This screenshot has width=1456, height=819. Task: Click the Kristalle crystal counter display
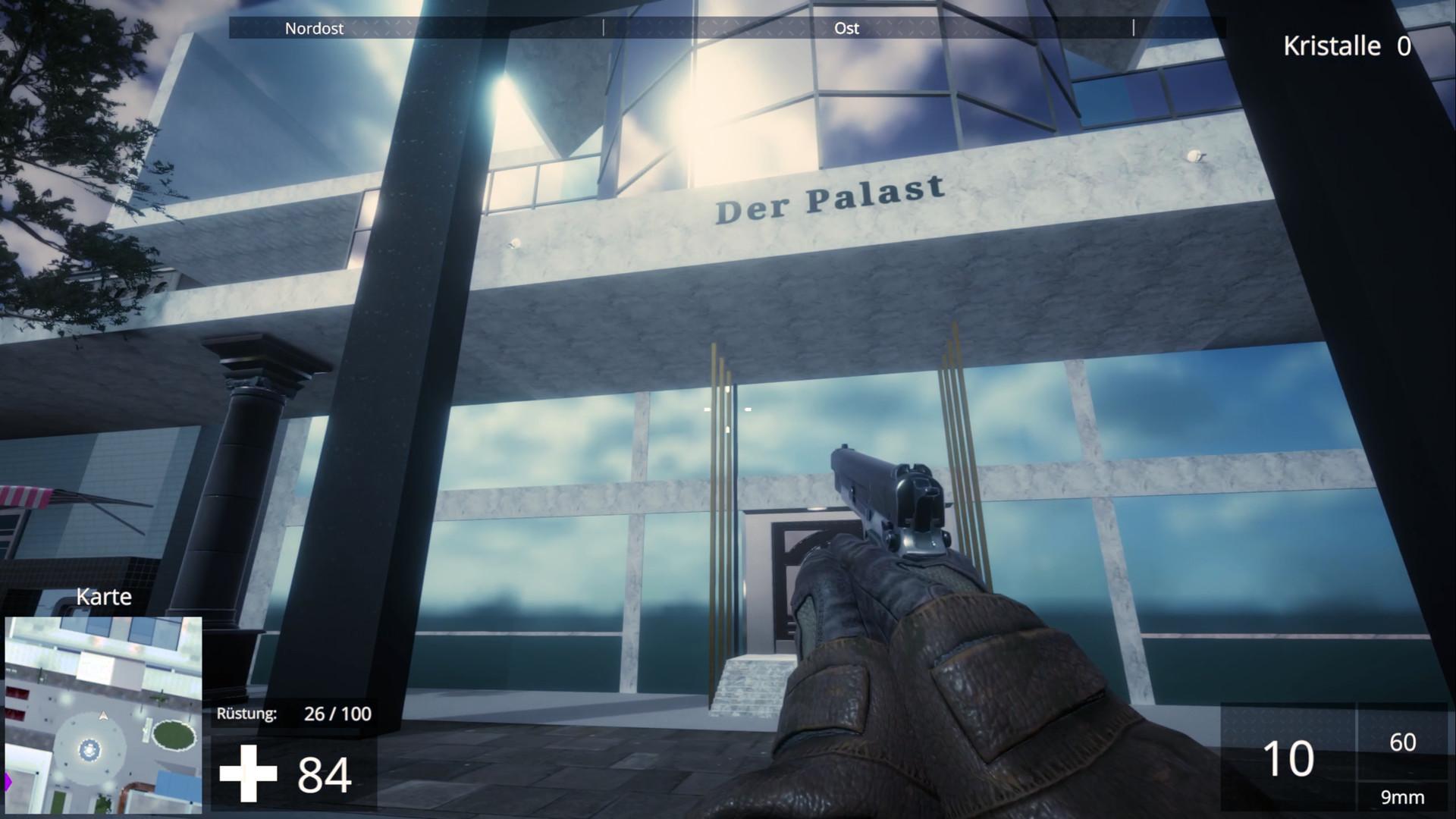pos(1348,47)
